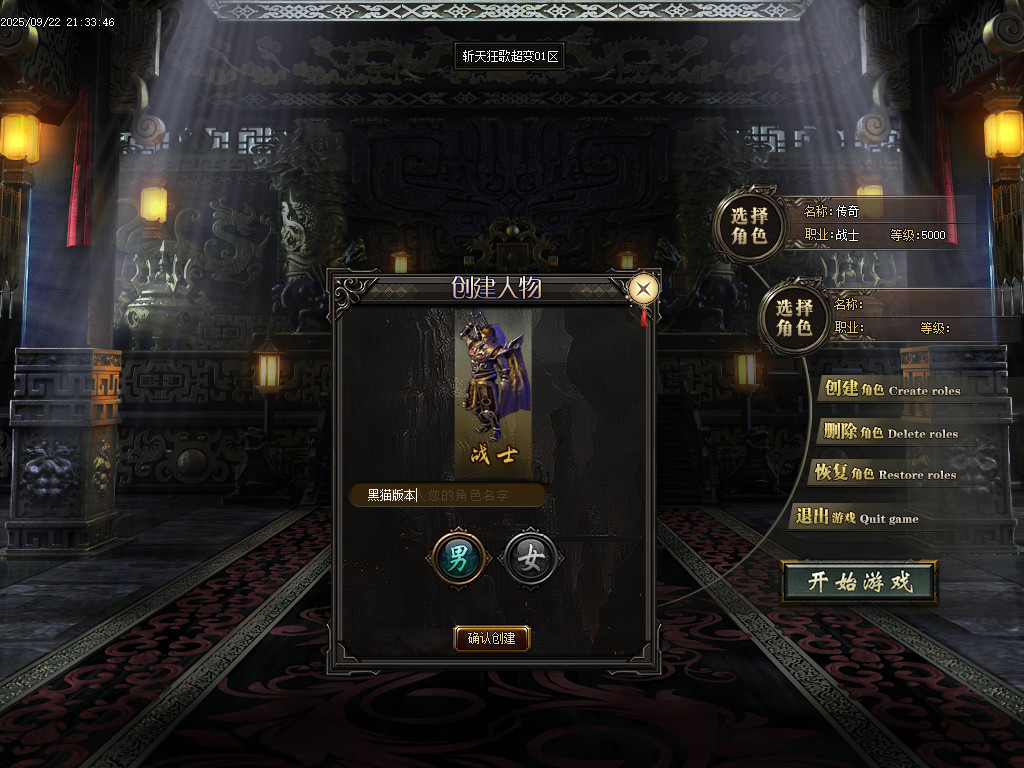This screenshot has width=1024, height=768.
Task: Select the 传奇 level 5000 warrior character slot
Action: click(x=749, y=225)
